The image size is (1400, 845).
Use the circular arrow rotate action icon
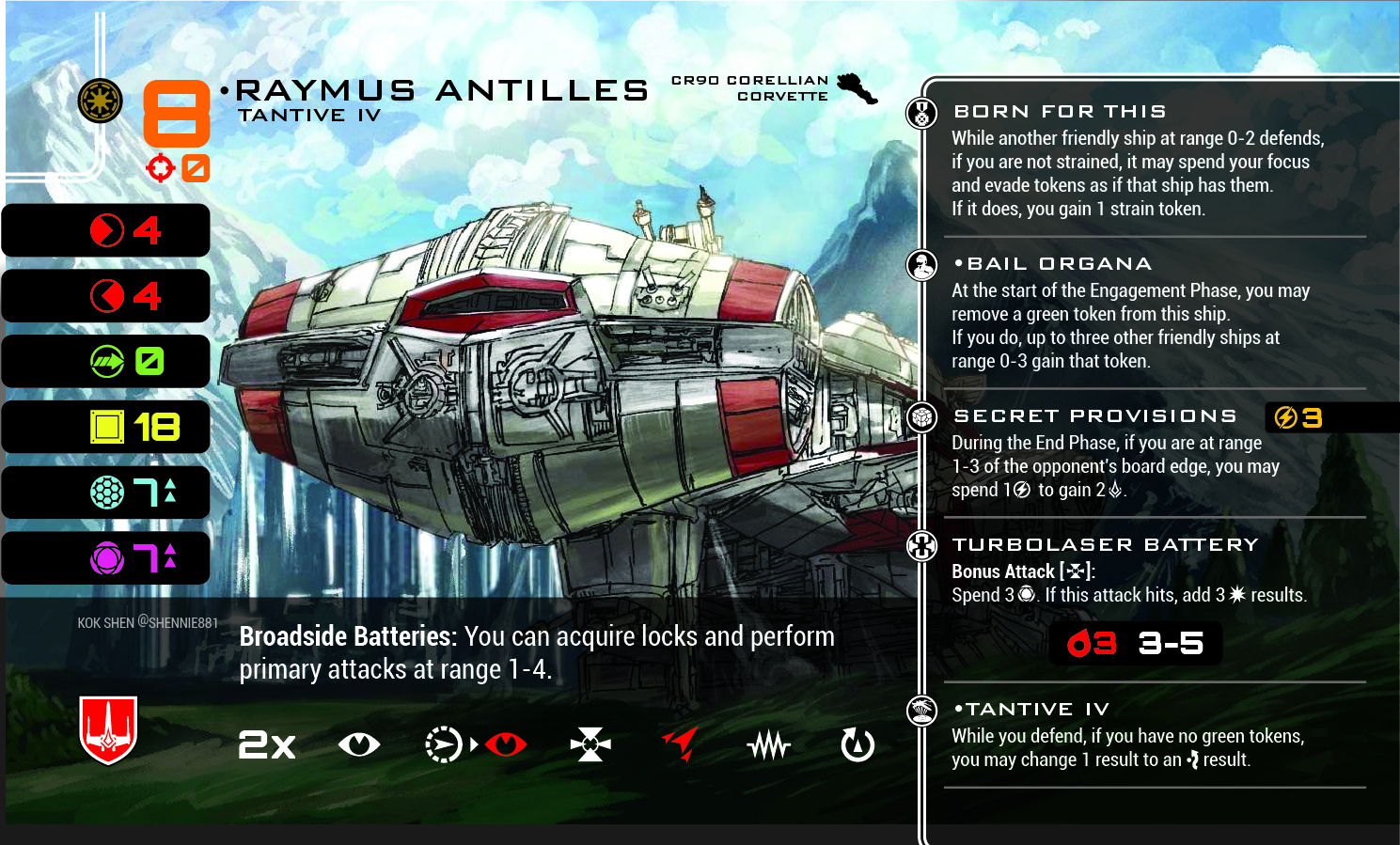point(857,745)
